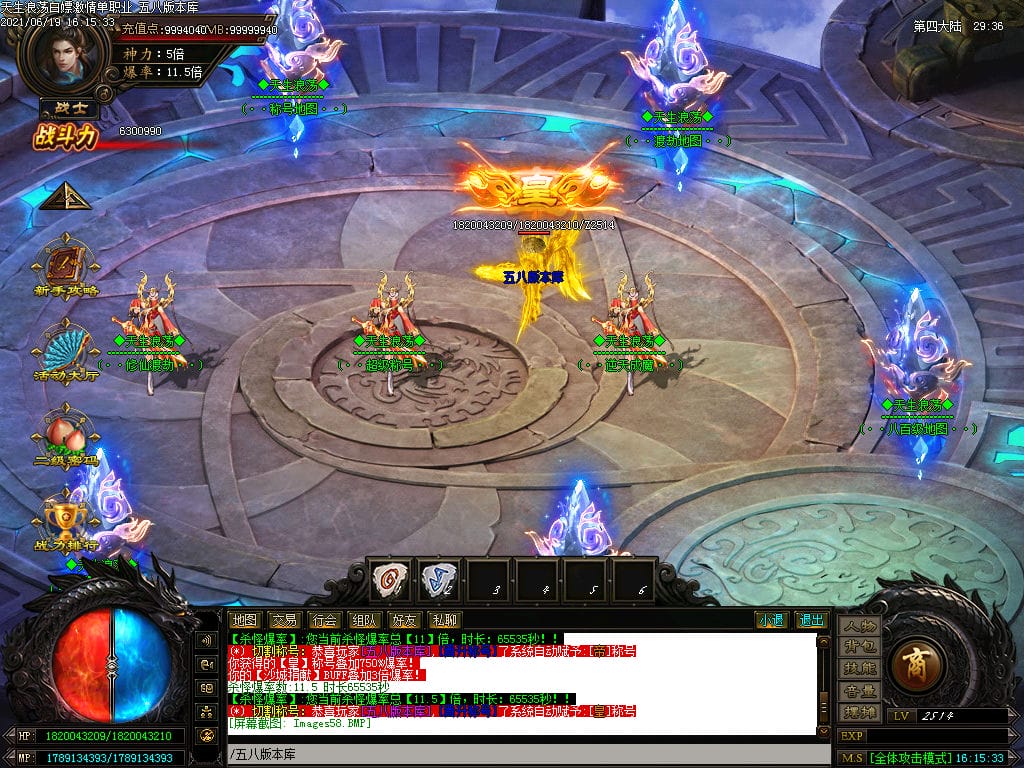The height and width of the screenshot is (768, 1024).
Task: Click the 退出 exit game button
Action: coord(811,620)
